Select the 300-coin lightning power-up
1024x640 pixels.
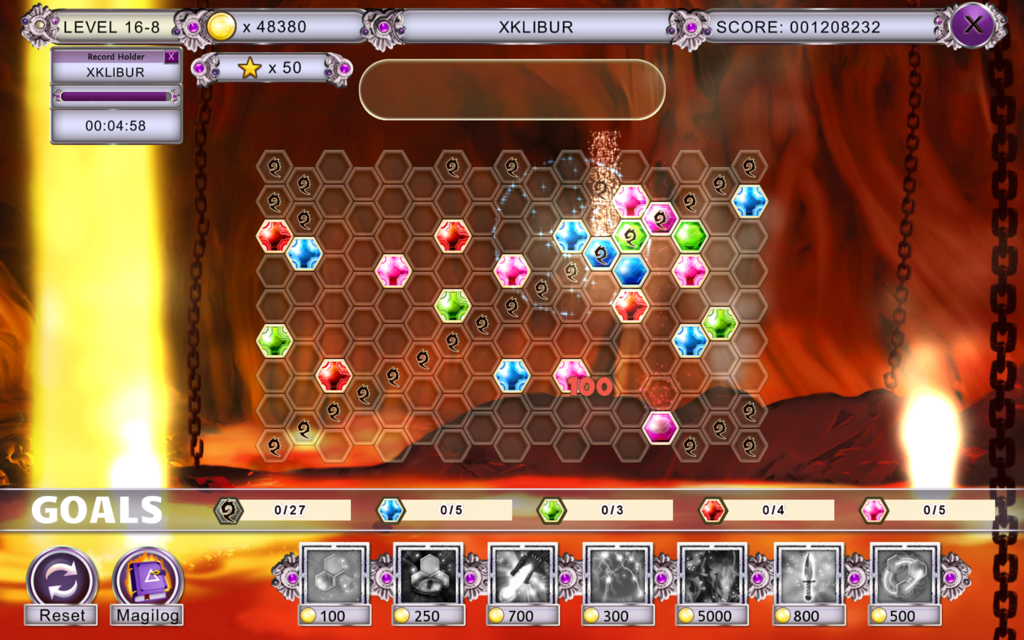click(618, 573)
